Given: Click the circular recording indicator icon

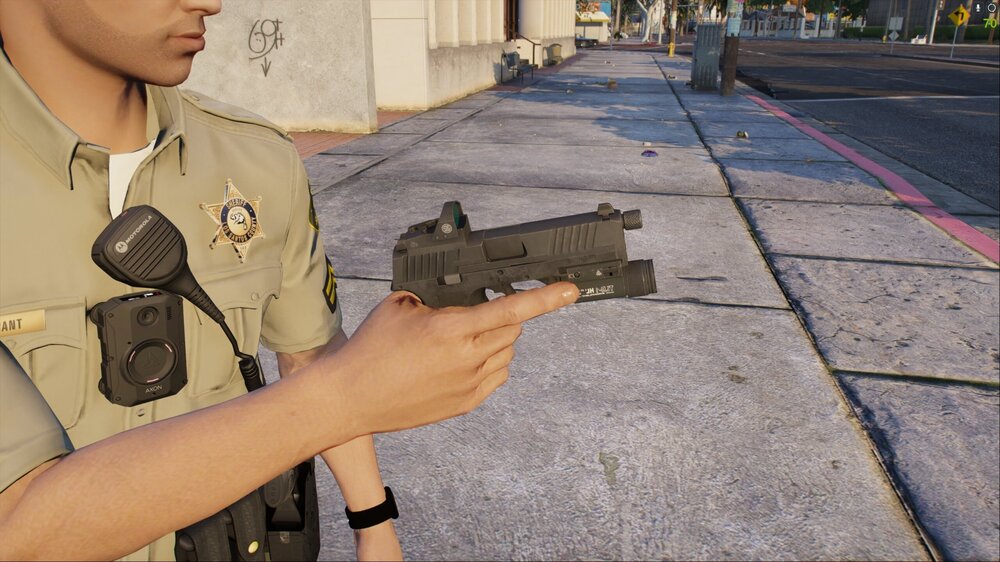Looking at the screenshot, I should [x=992, y=8].
